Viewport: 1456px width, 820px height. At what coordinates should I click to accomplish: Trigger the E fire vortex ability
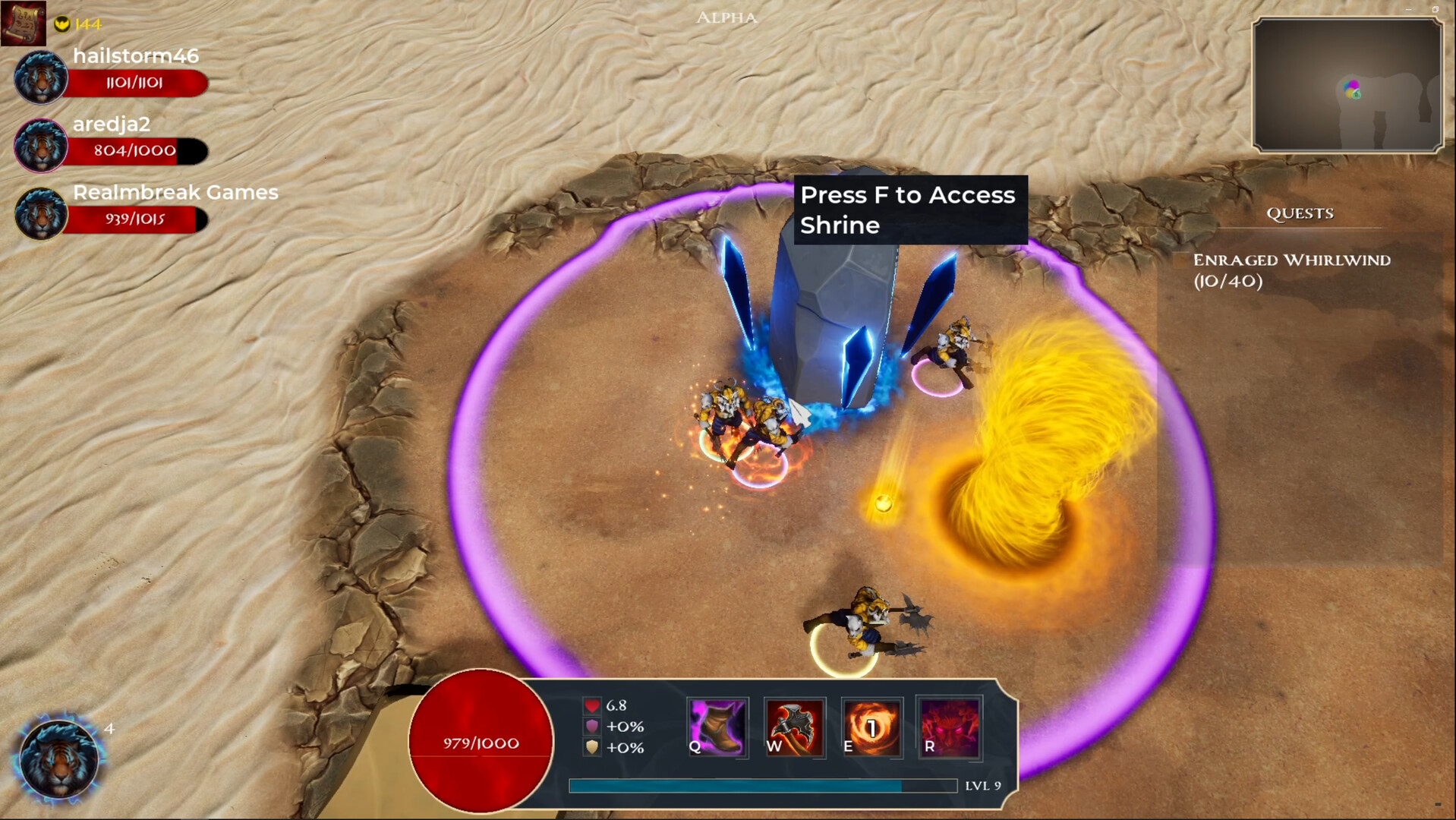pyautogui.click(x=872, y=727)
